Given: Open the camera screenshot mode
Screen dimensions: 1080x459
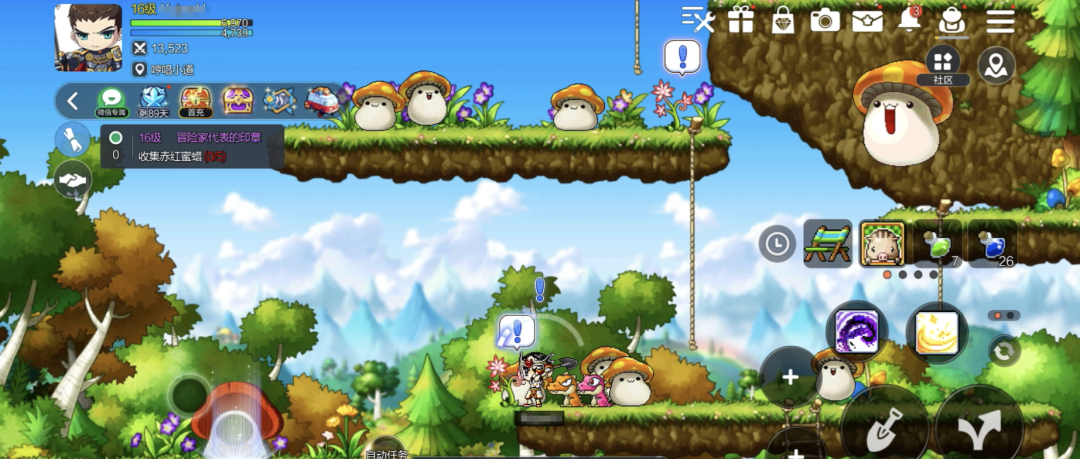Looking at the screenshot, I should [825, 20].
